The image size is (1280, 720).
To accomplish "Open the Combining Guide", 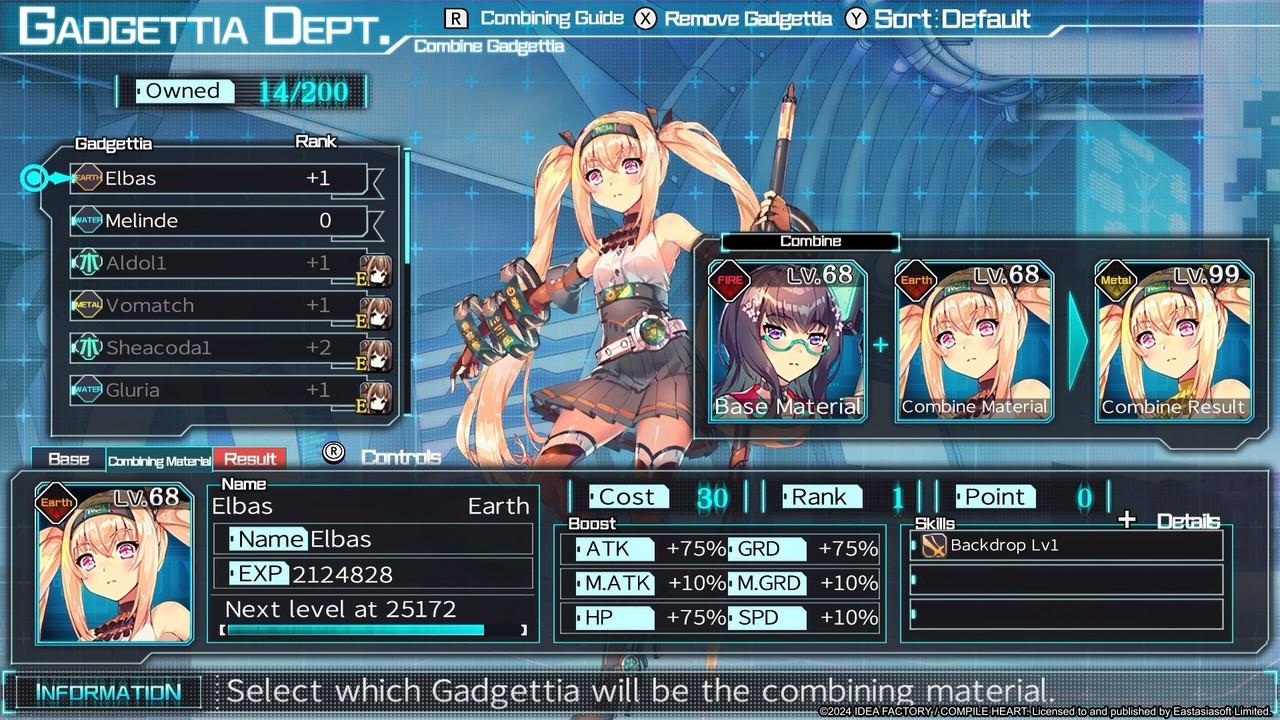I will (538, 18).
